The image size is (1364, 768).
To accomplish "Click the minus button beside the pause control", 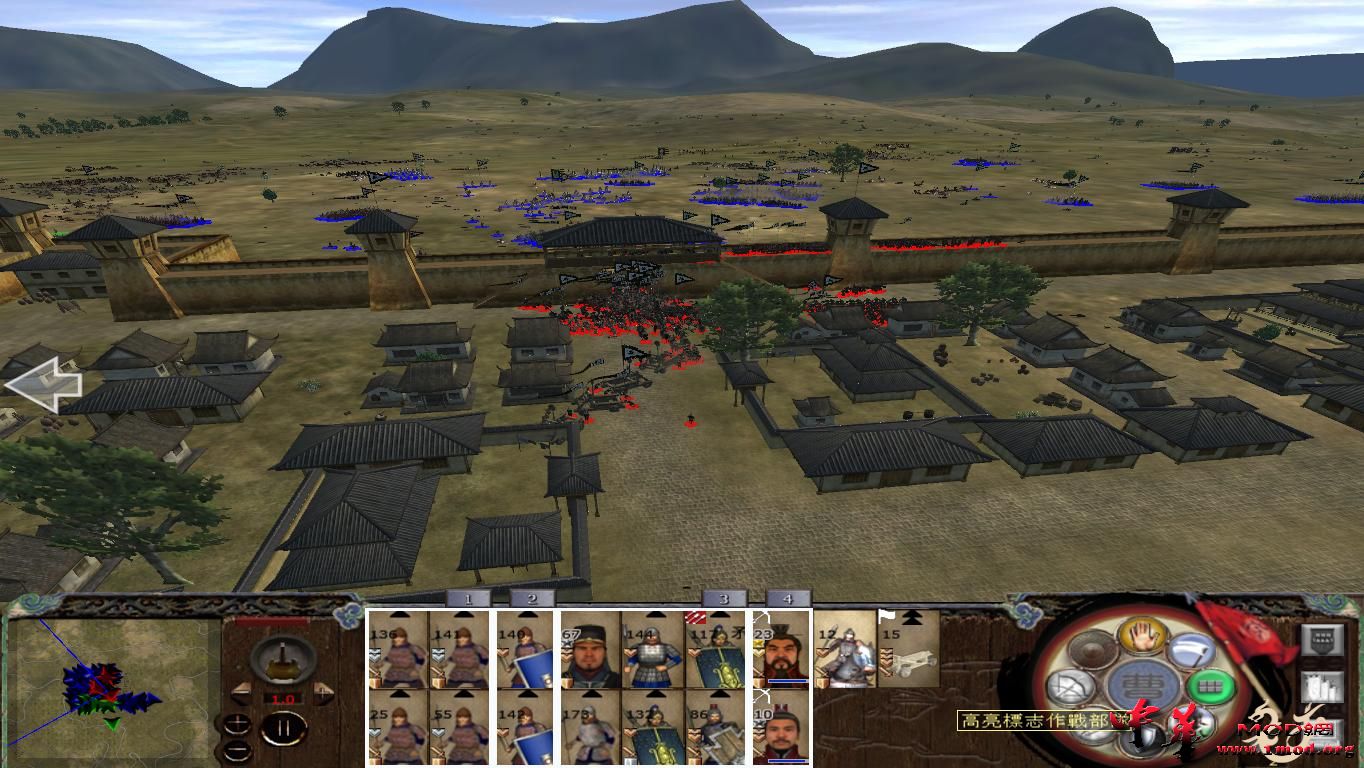I will tap(238, 751).
